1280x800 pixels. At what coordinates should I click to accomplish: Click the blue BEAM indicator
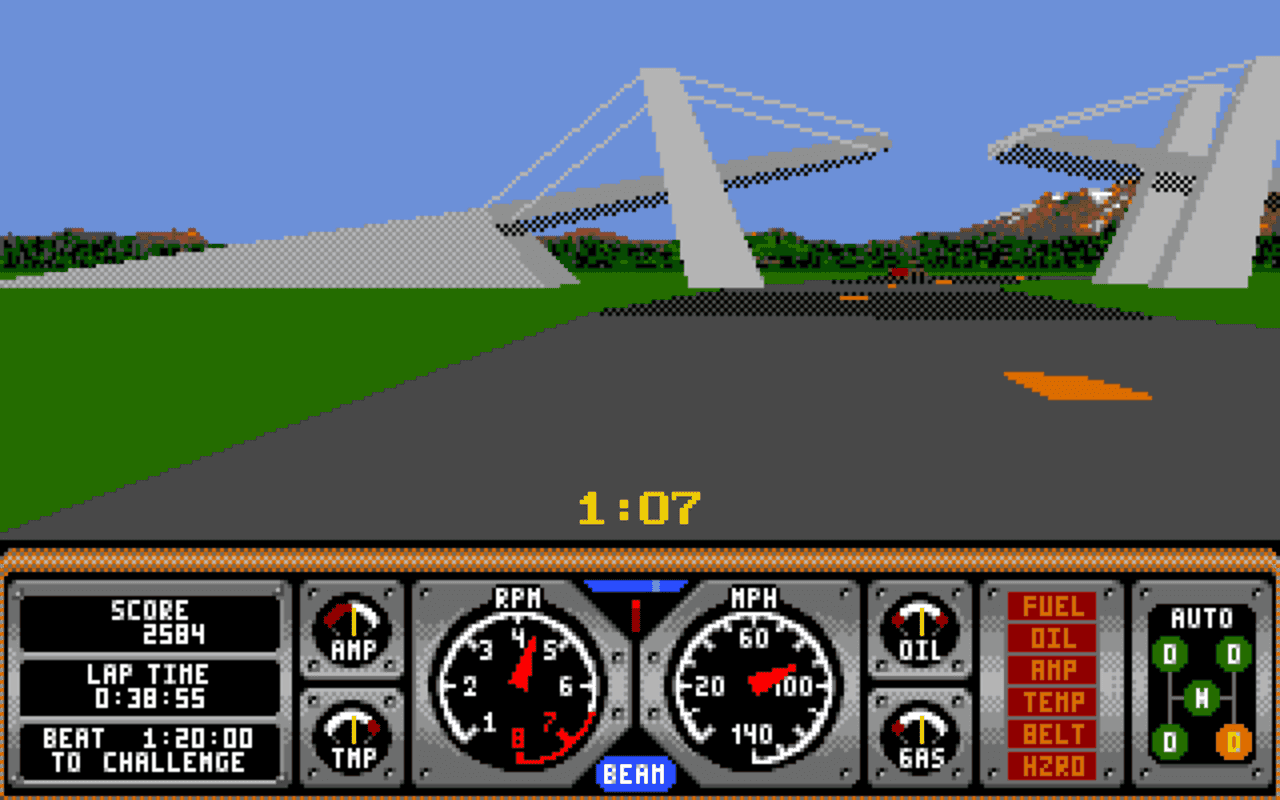[634, 773]
